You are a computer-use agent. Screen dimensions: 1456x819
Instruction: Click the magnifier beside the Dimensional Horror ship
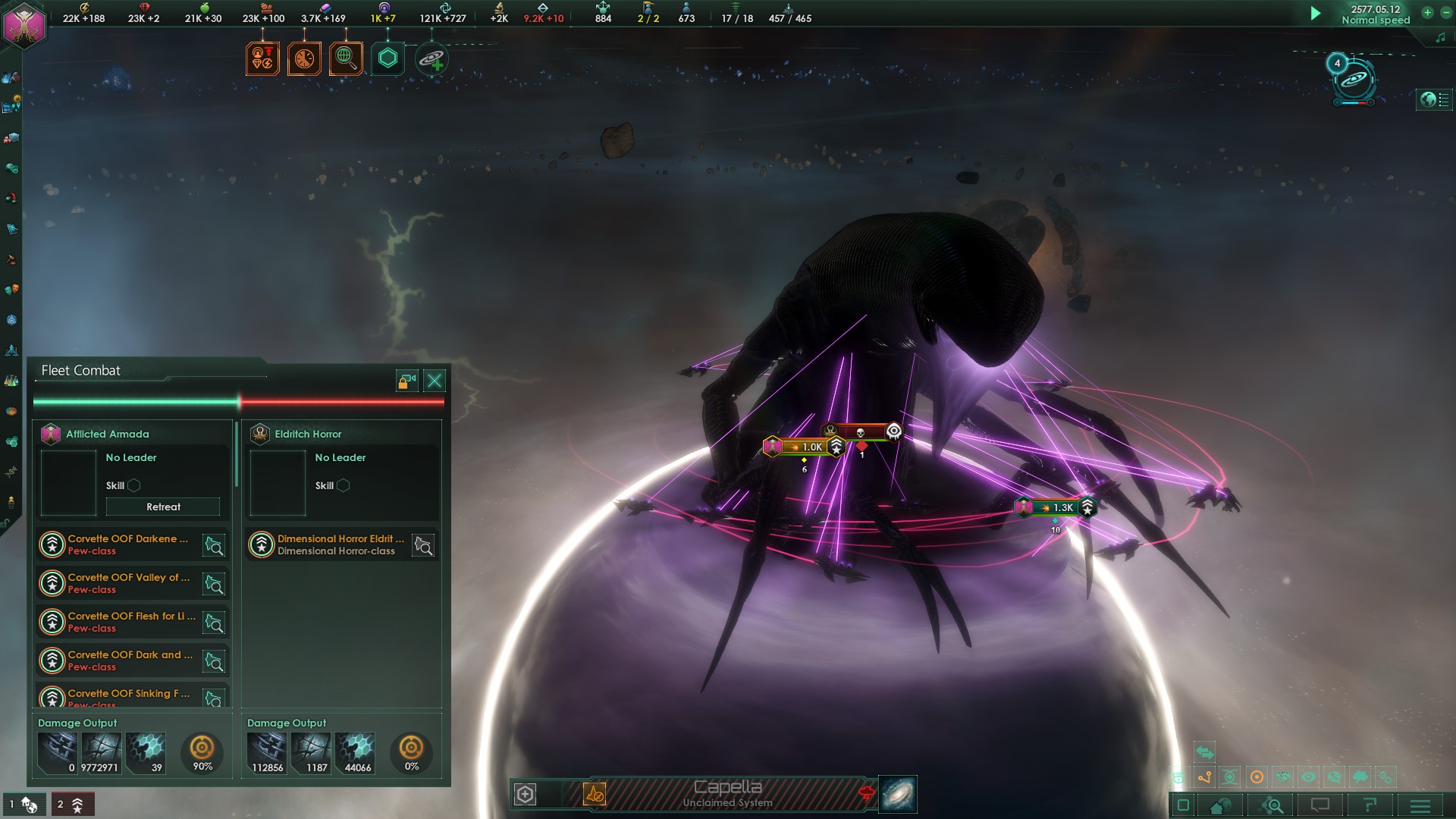[x=423, y=544]
